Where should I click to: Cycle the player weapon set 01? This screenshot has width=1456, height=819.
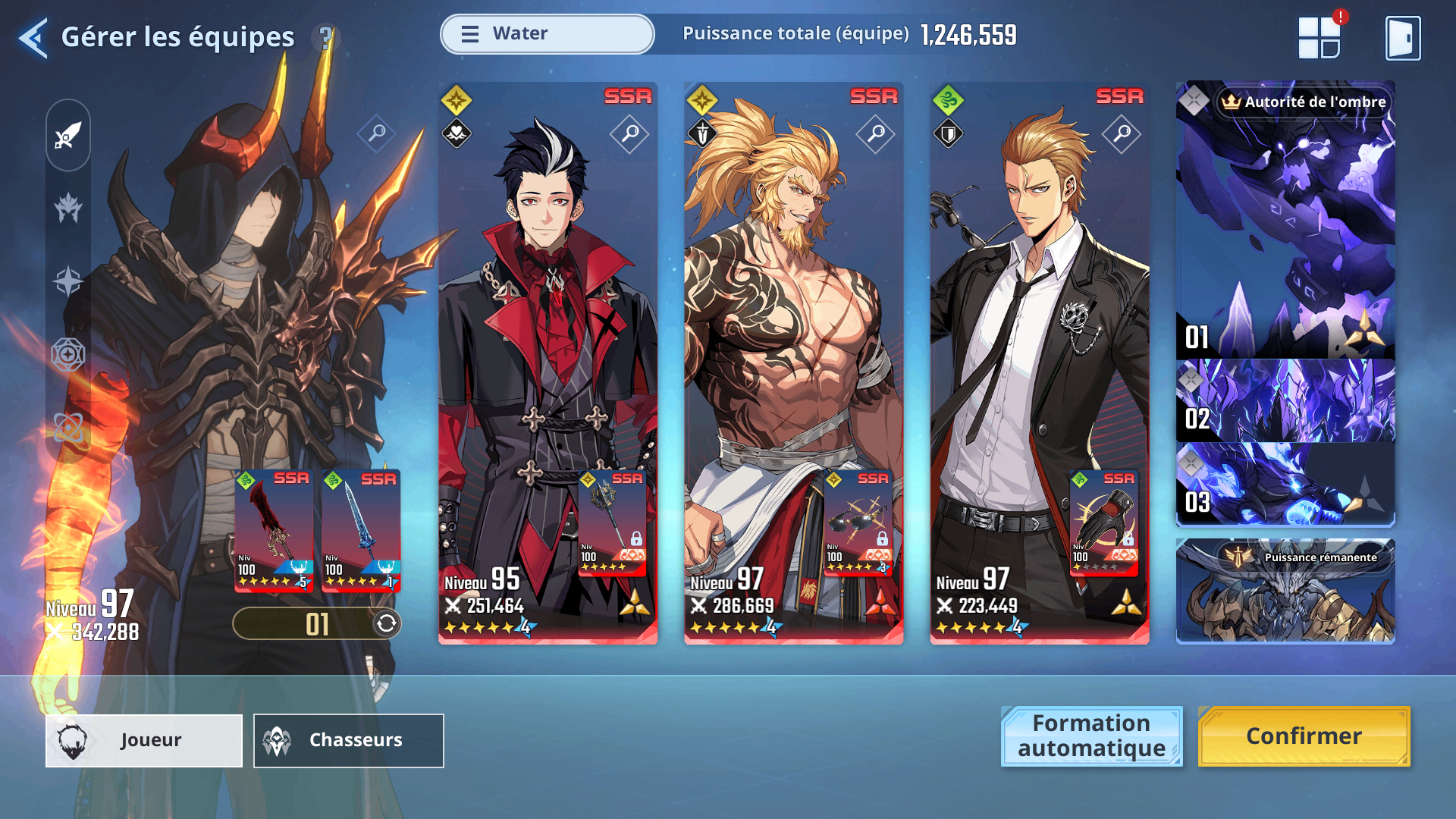click(x=386, y=623)
